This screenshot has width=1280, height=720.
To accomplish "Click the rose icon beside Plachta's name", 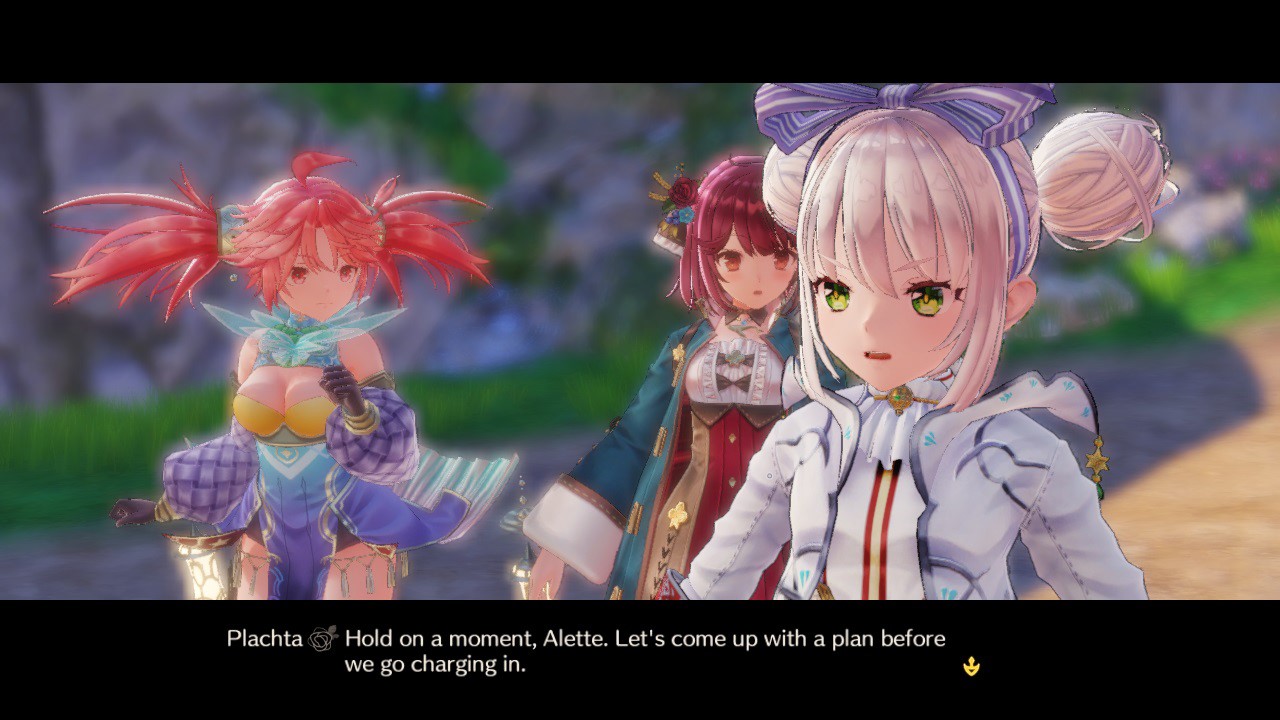I will pos(322,637).
